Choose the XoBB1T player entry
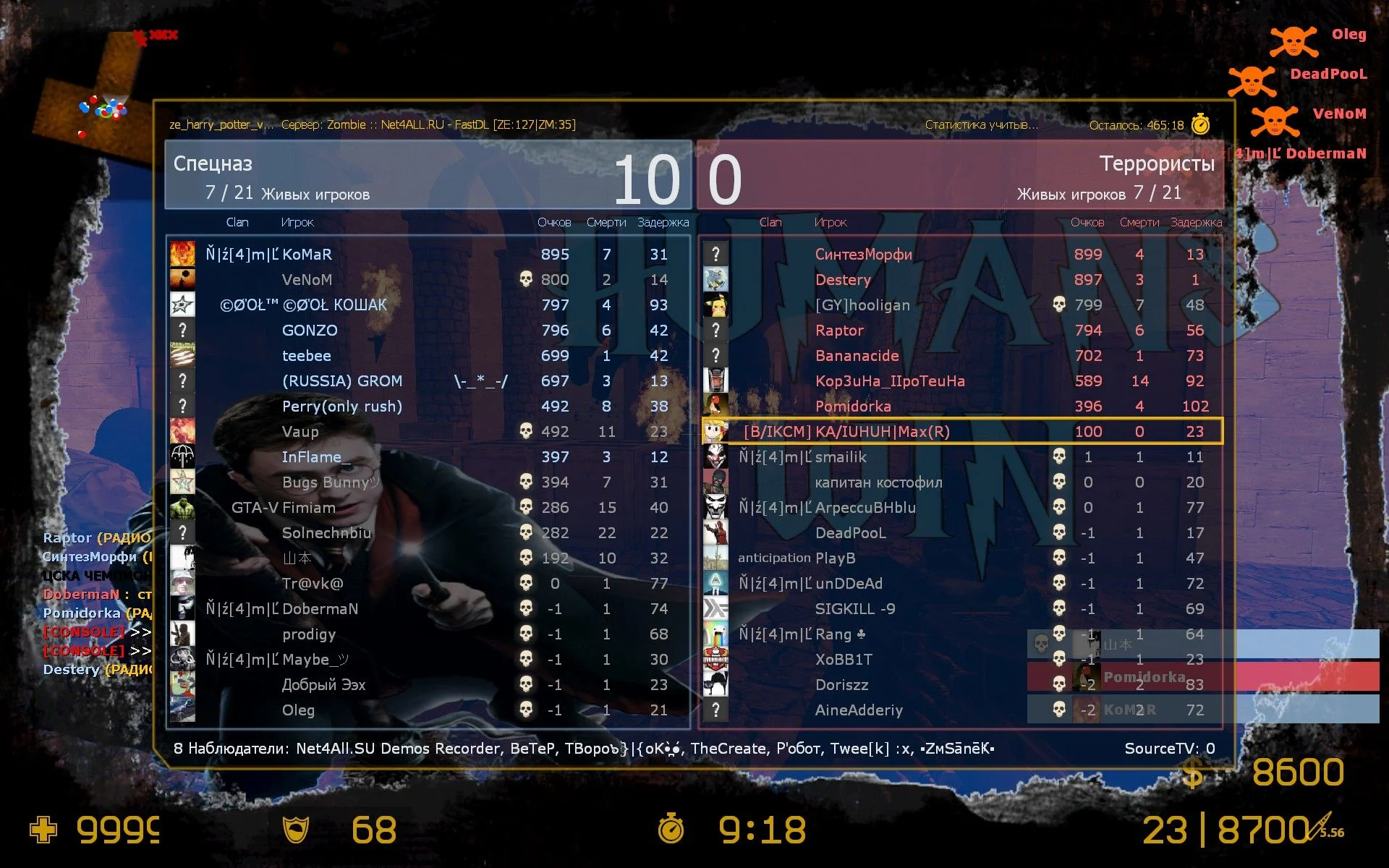The height and width of the screenshot is (868, 1389). pos(844,660)
